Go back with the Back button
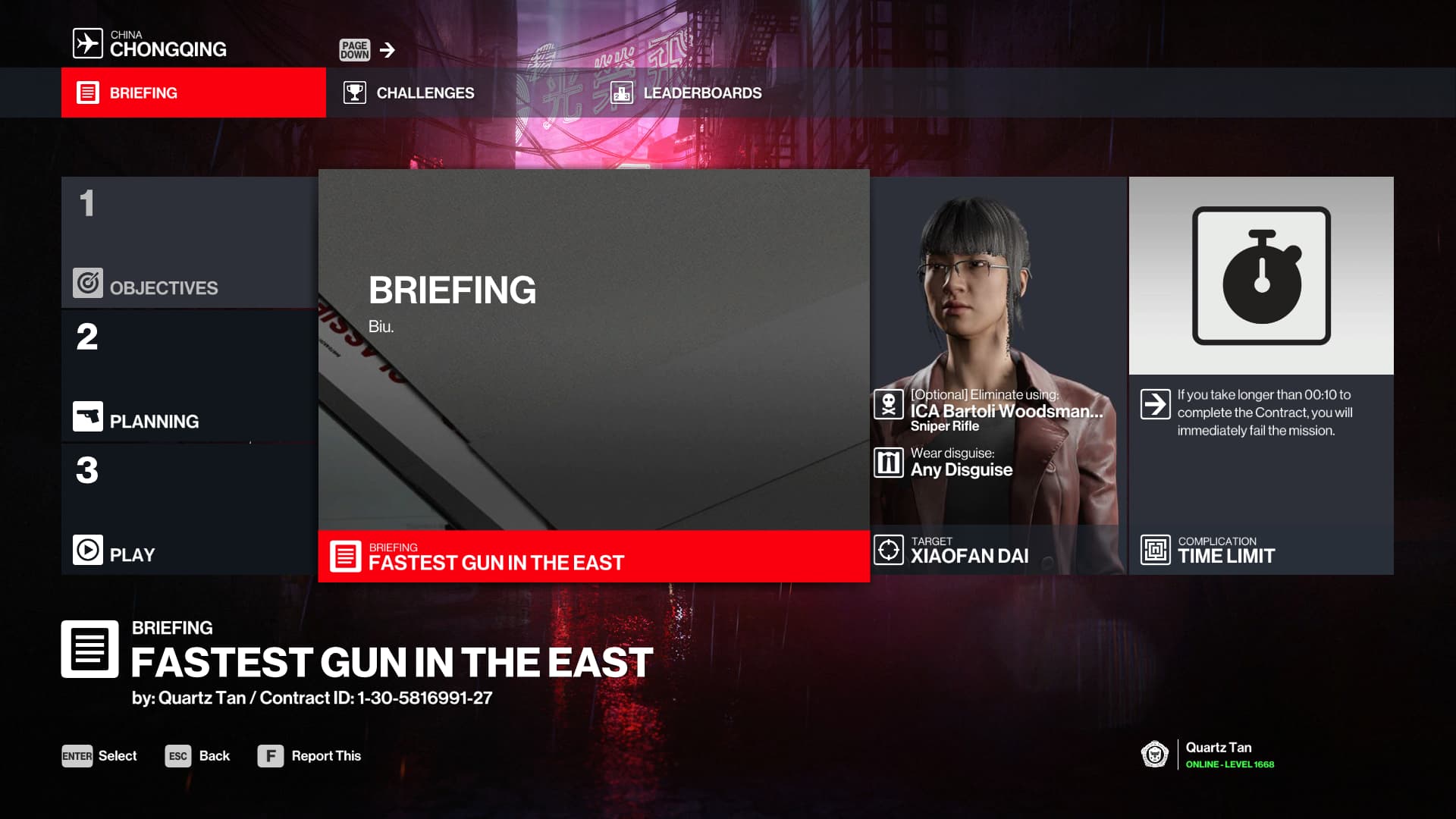Viewport: 1456px width, 819px height. tap(198, 756)
